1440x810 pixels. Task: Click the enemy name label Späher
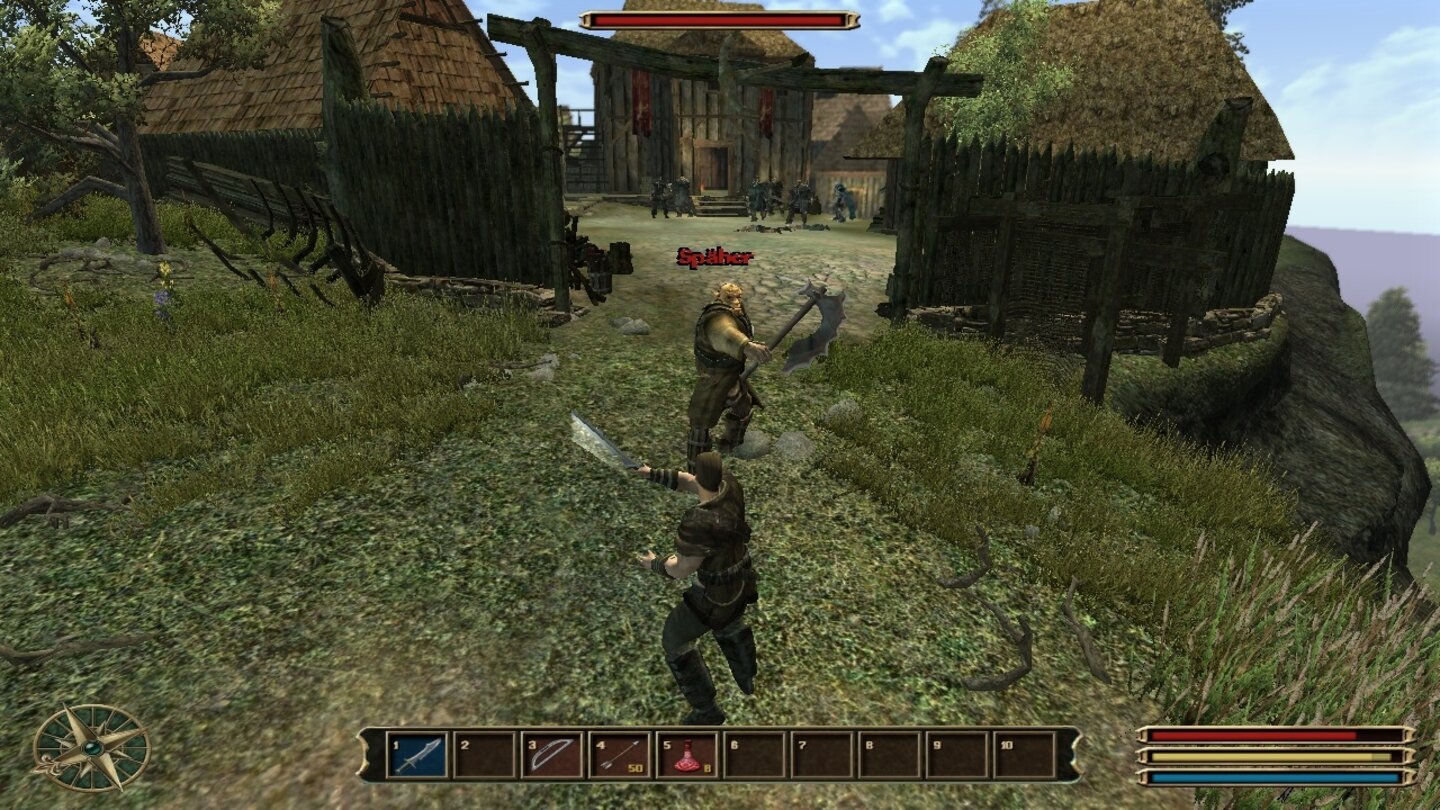click(713, 258)
